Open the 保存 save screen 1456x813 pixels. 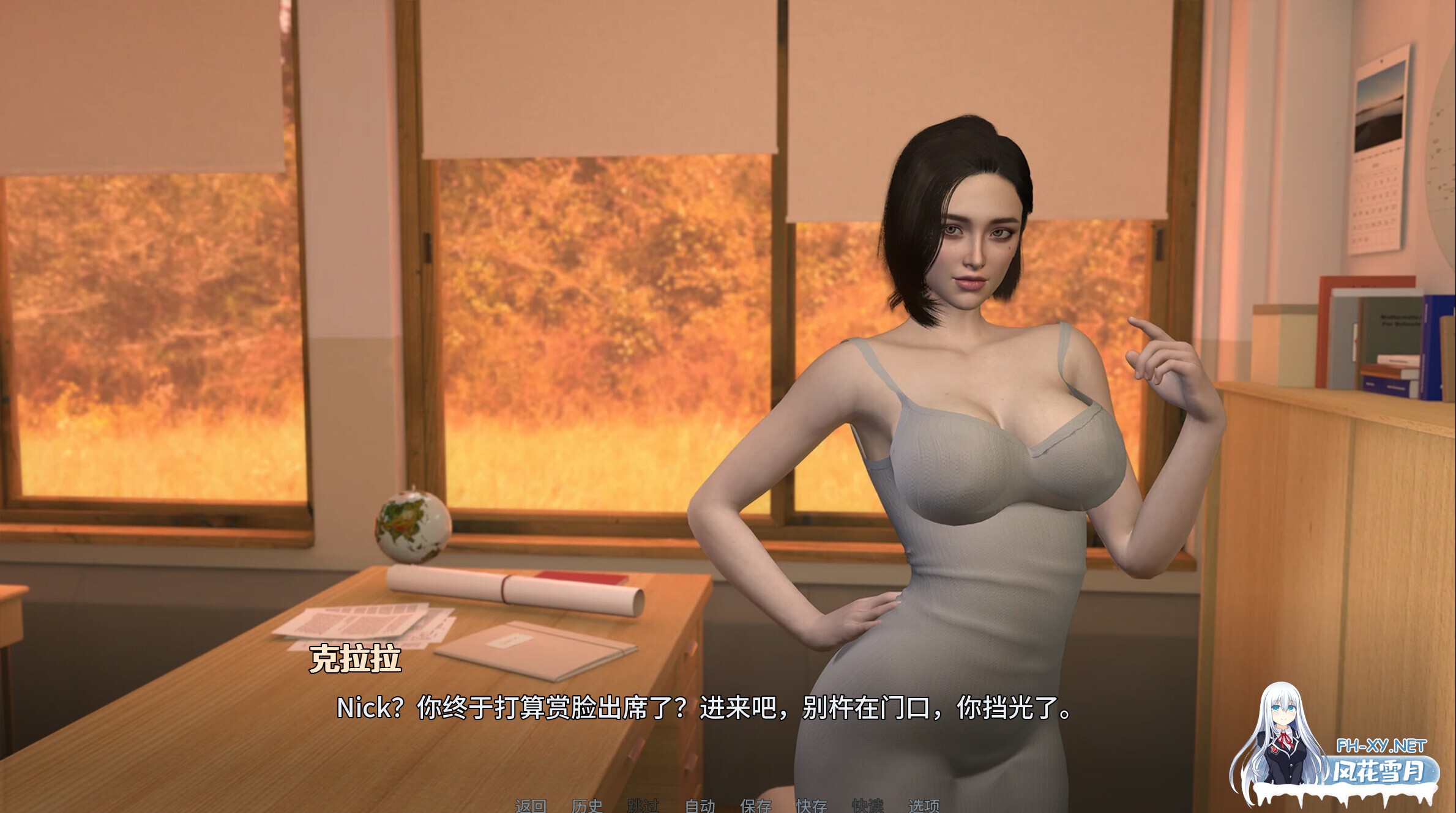point(756,805)
